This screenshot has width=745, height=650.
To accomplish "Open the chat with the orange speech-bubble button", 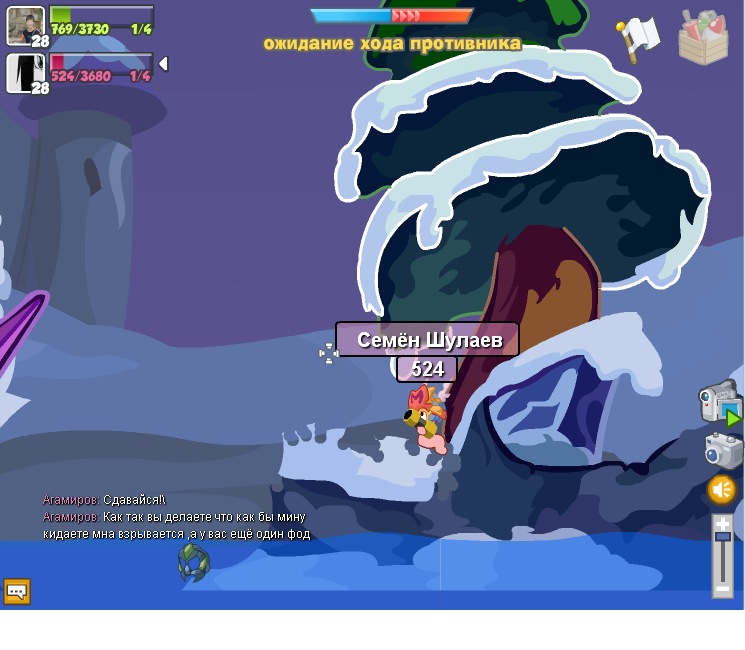I will [x=17, y=591].
